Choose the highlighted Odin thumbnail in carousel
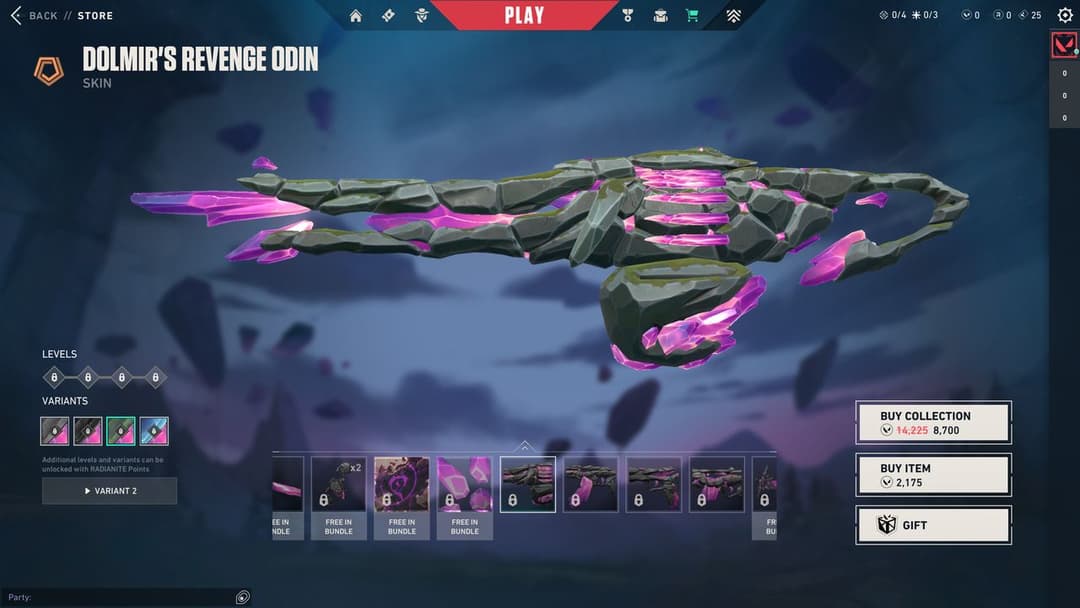 click(x=528, y=485)
